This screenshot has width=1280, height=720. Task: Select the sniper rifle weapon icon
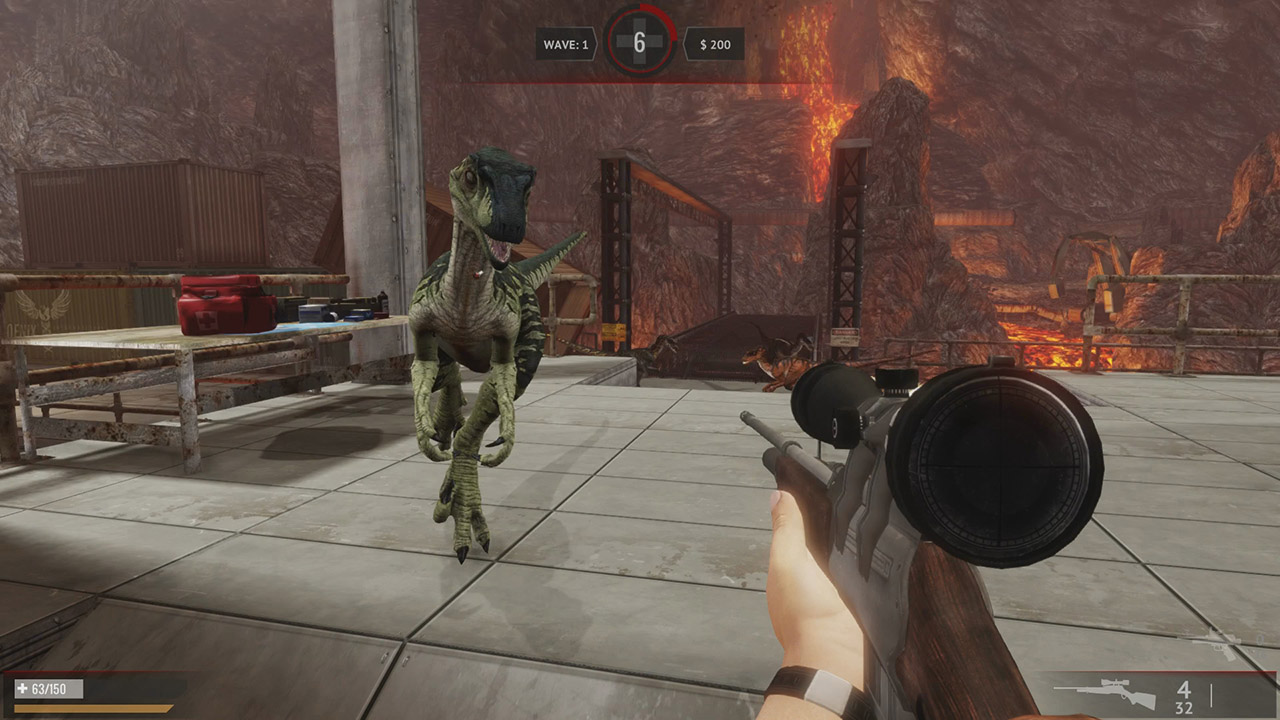pos(1115,695)
